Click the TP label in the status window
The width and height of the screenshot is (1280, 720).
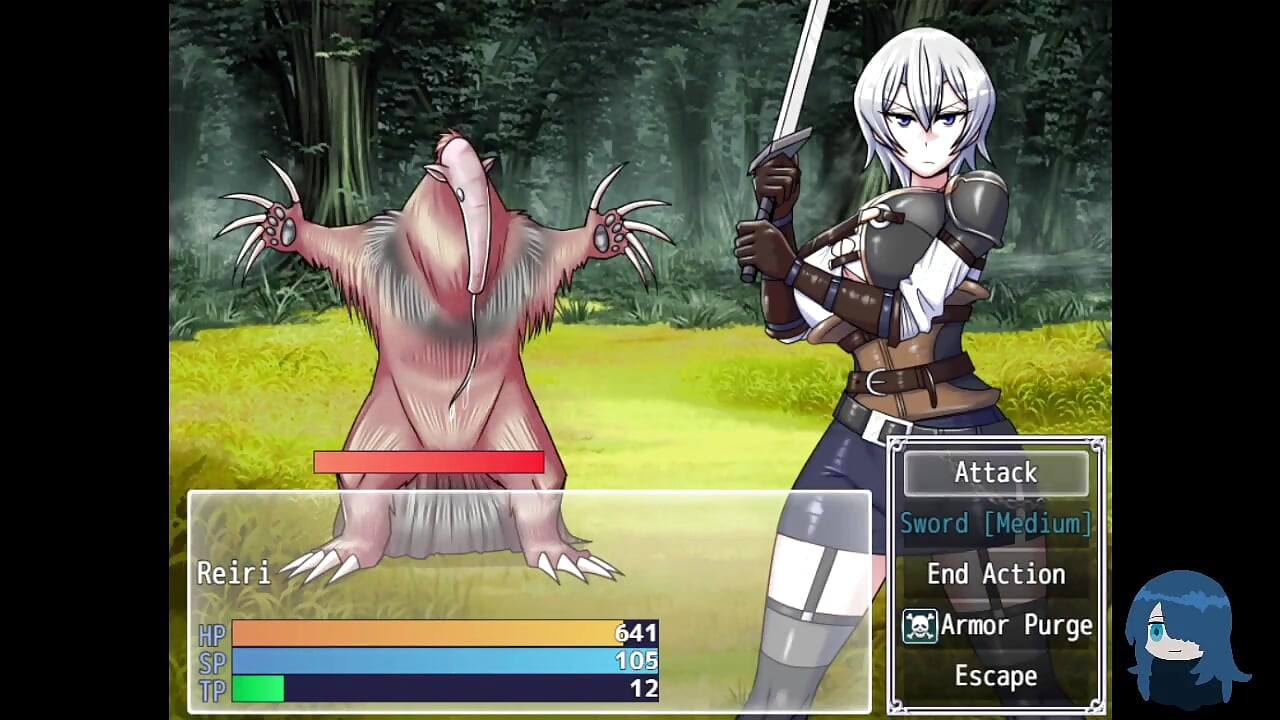[x=213, y=688]
